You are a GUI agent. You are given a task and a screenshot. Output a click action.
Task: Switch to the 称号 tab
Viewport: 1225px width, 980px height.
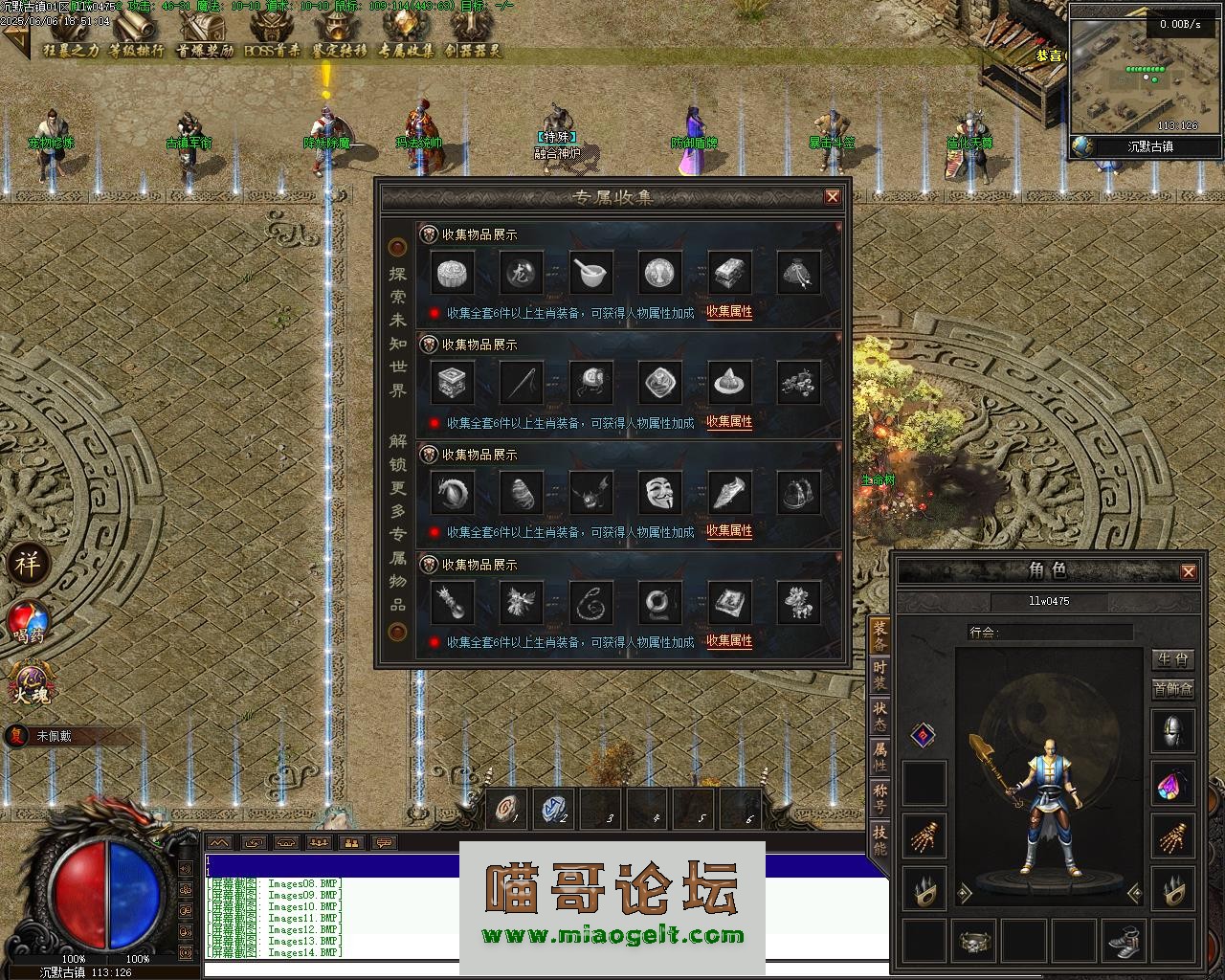point(880,798)
